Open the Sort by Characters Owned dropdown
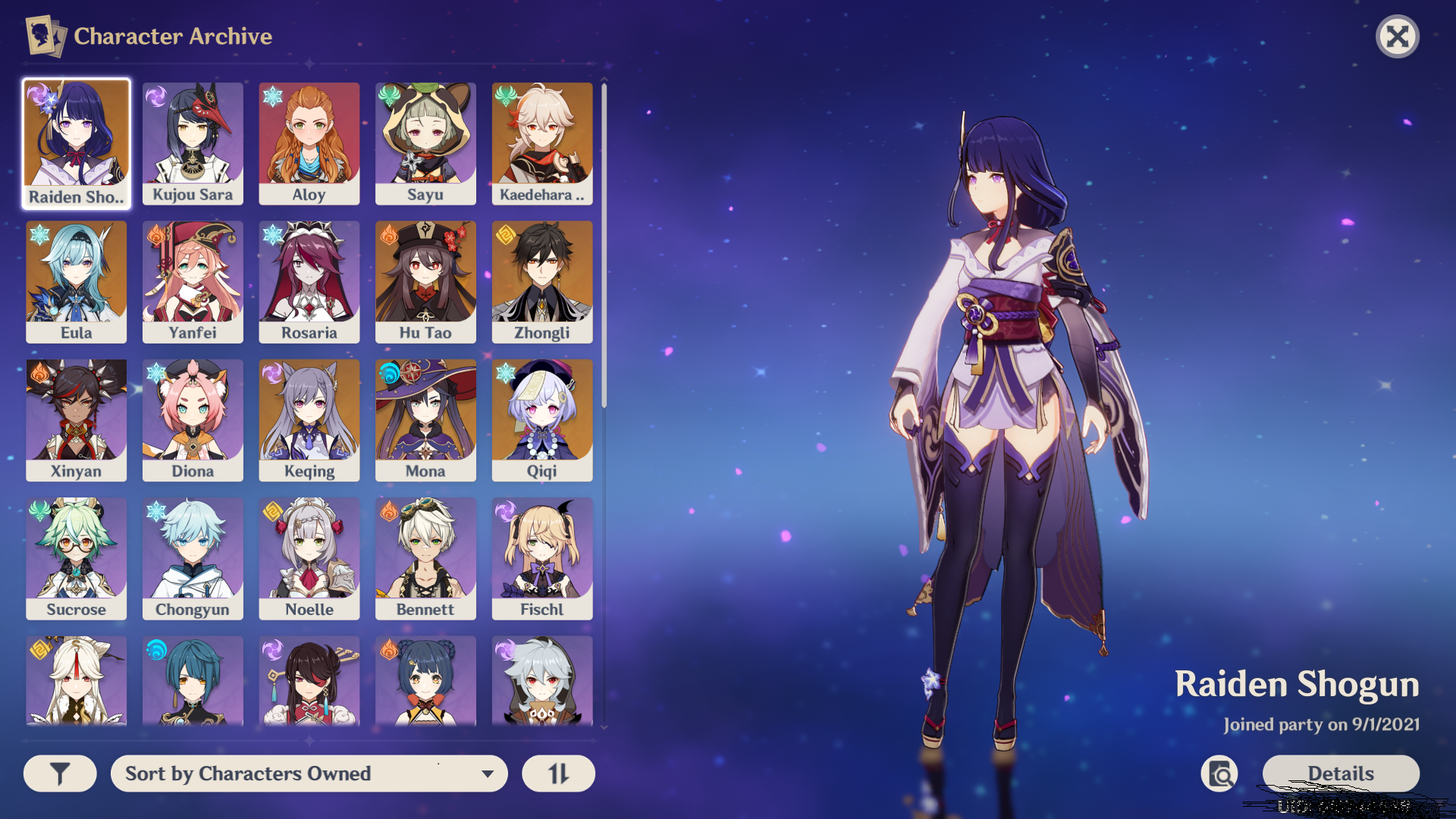This screenshot has height=819, width=1456. tap(309, 773)
